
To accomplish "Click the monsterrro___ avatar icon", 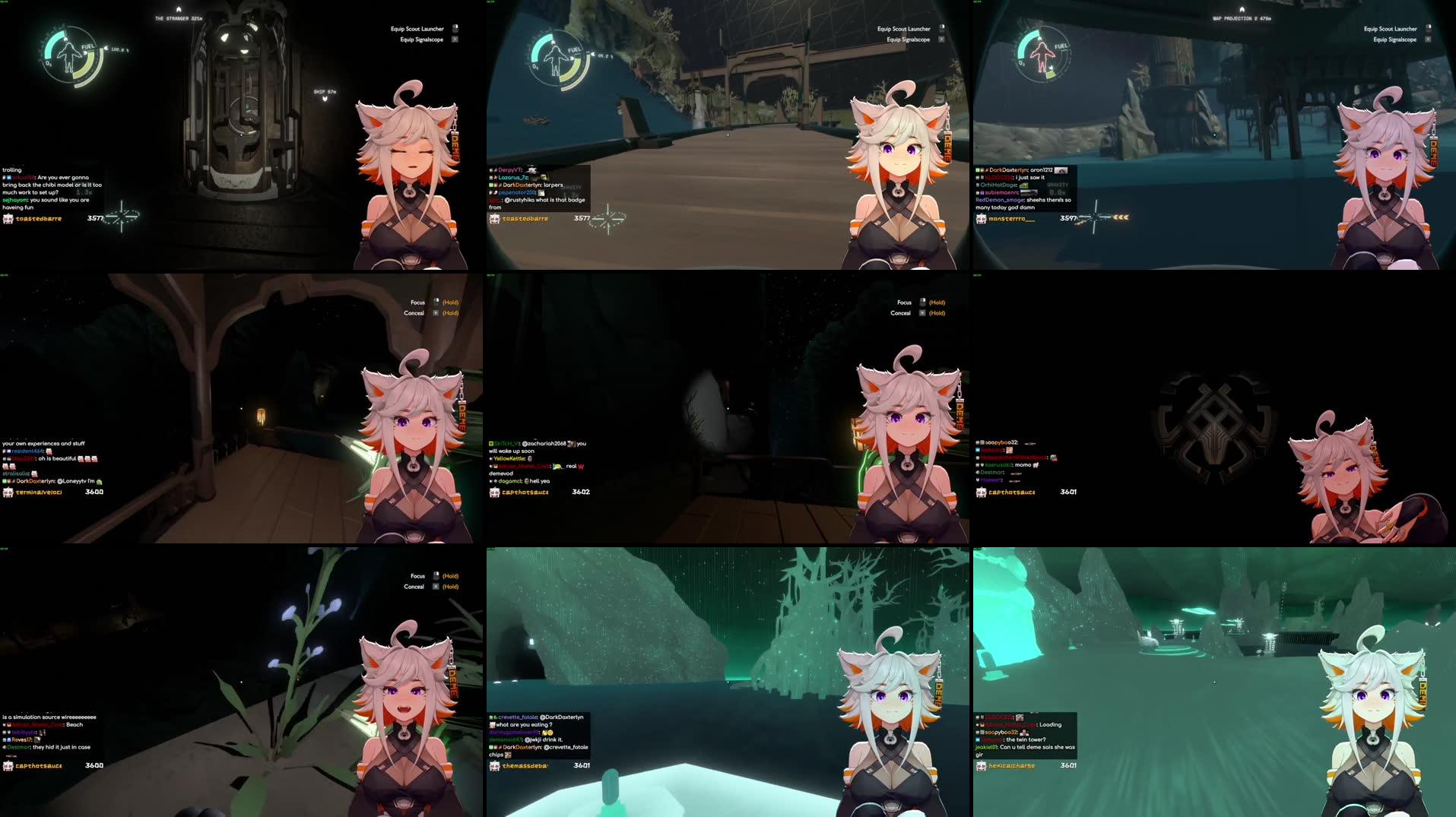I will coord(982,218).
